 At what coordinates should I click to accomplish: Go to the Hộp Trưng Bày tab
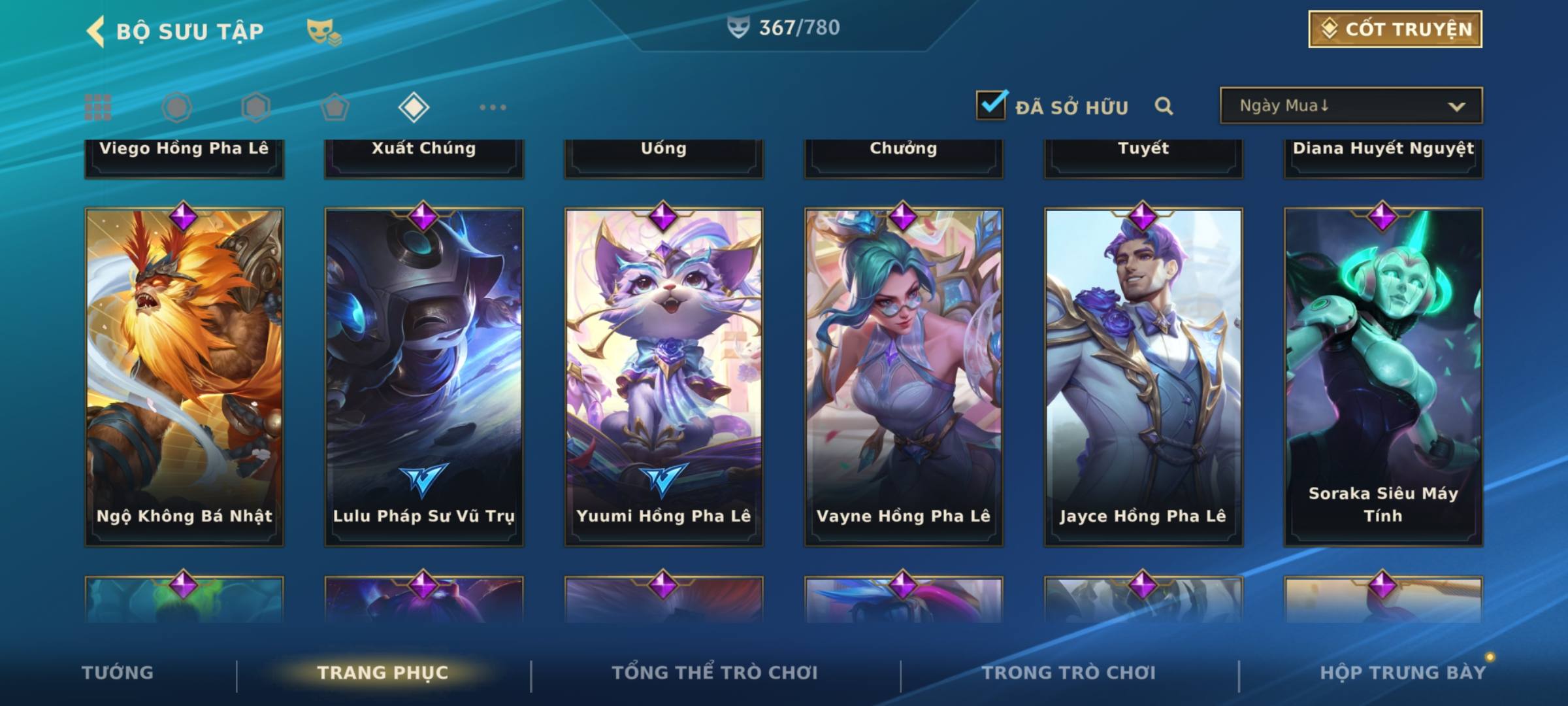(x=1402, y=673)
